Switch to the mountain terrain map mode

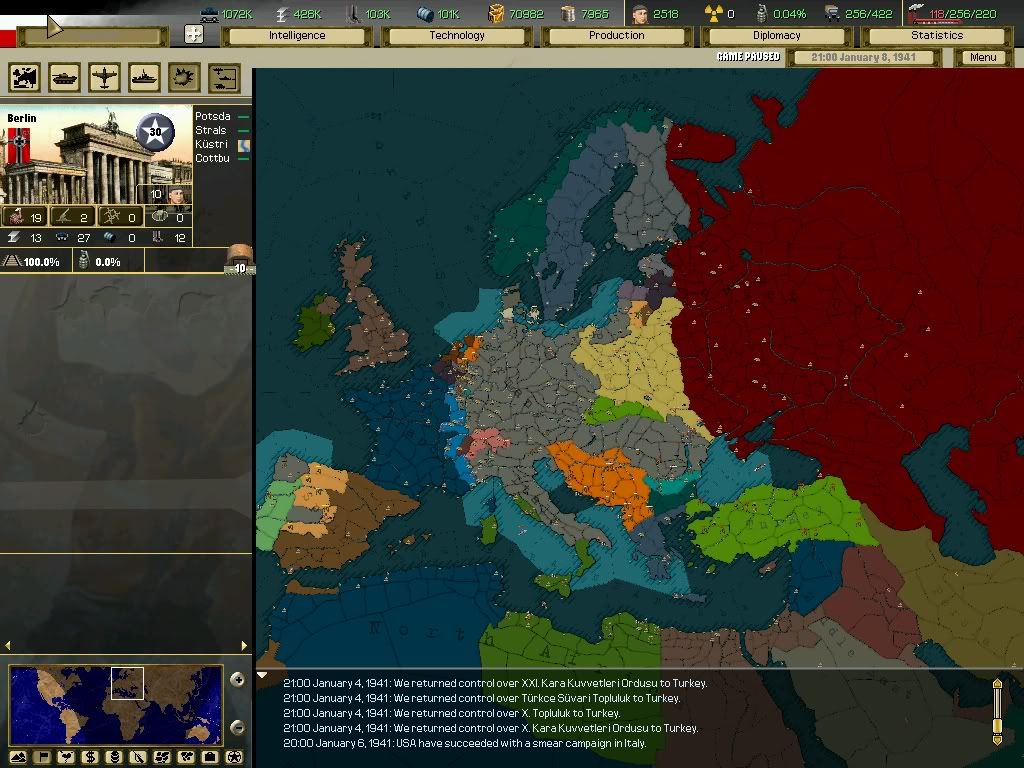(18, 757)
